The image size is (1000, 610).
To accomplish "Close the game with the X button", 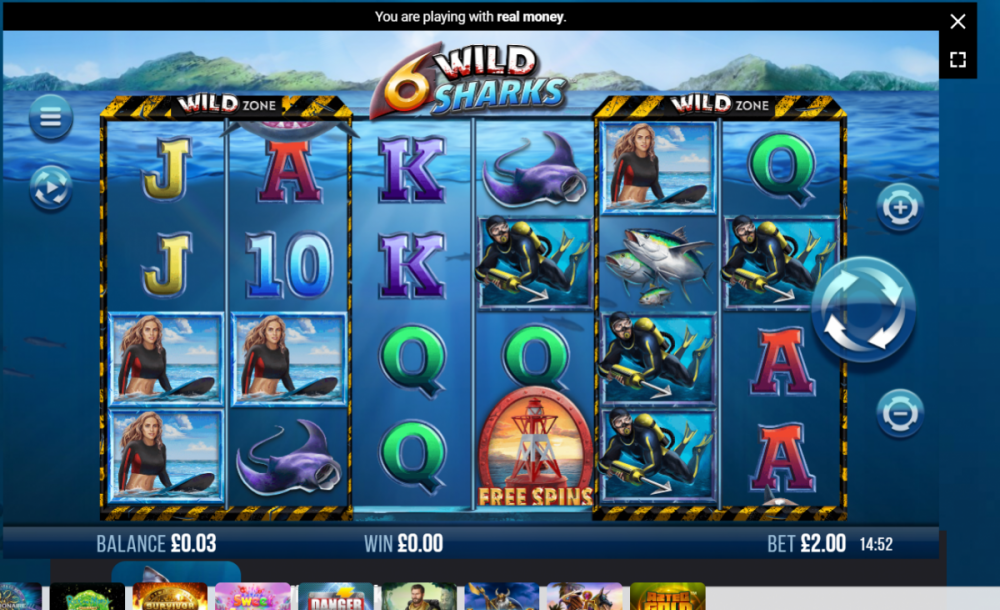I will (x=958, y=21).
